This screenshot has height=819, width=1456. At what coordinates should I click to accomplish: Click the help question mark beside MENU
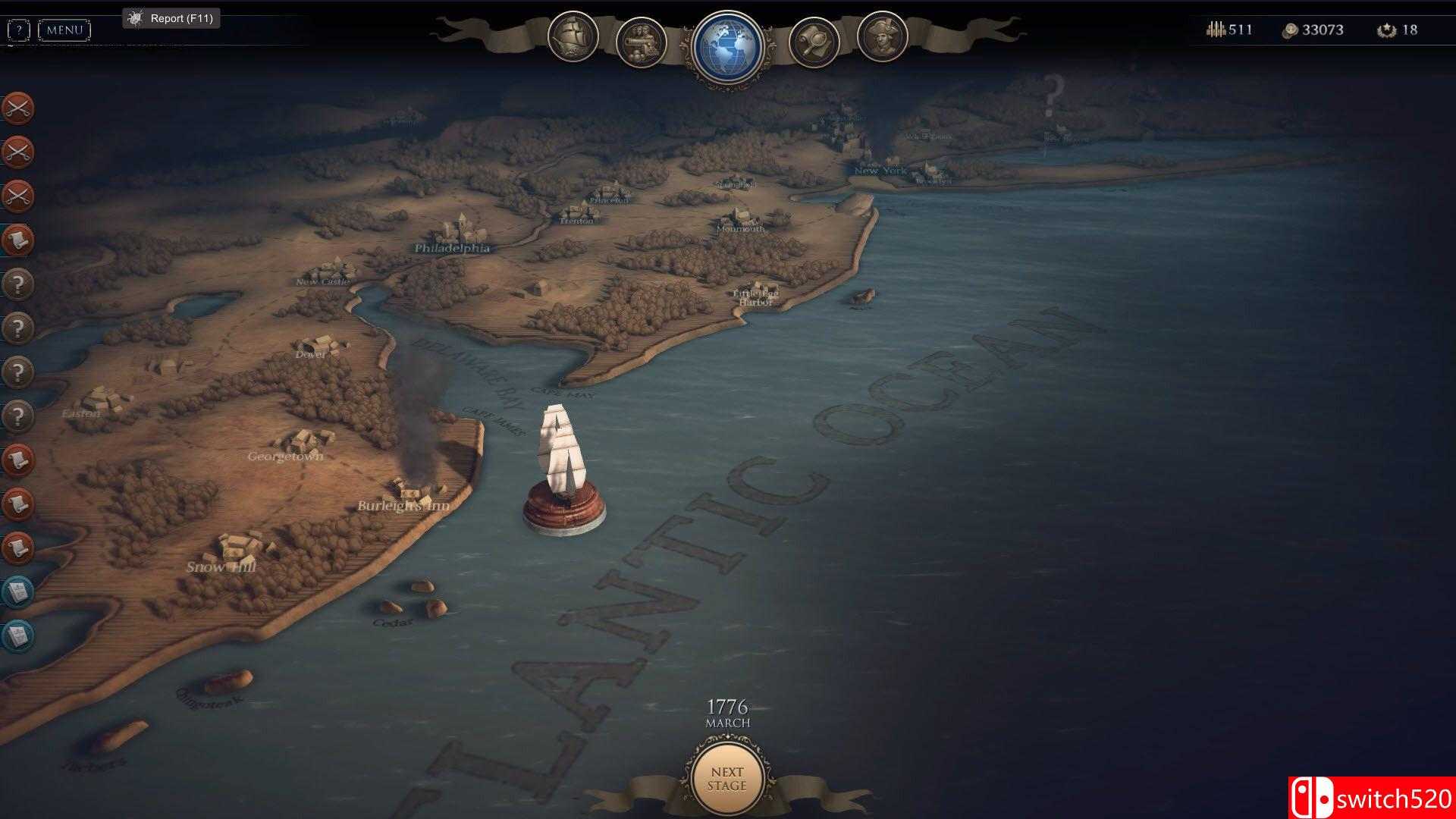click(18, 30)
